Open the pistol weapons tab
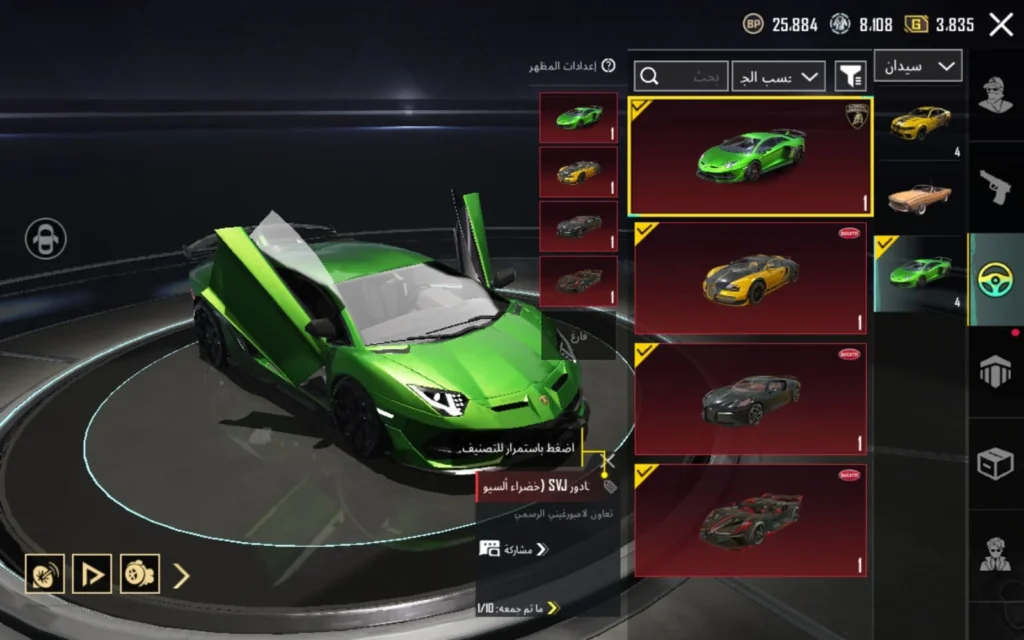Screen dimensions: 1024x640 click(x=996, y=186)
